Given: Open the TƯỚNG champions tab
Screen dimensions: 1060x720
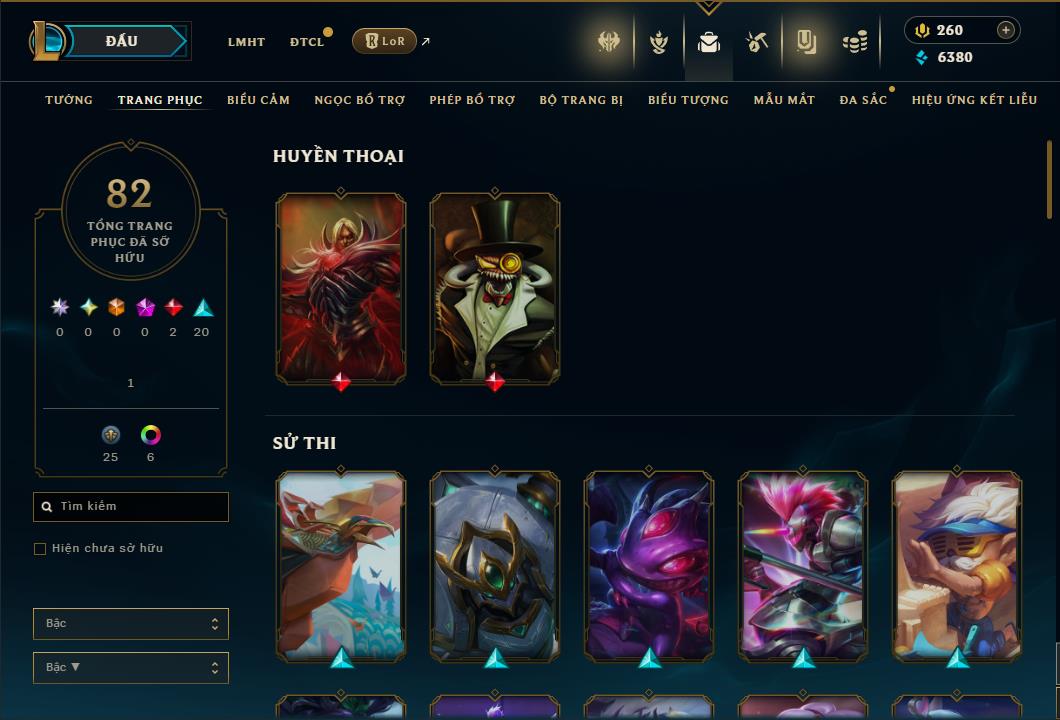Looking at the screenshot, I should click(x=69, y=100).
